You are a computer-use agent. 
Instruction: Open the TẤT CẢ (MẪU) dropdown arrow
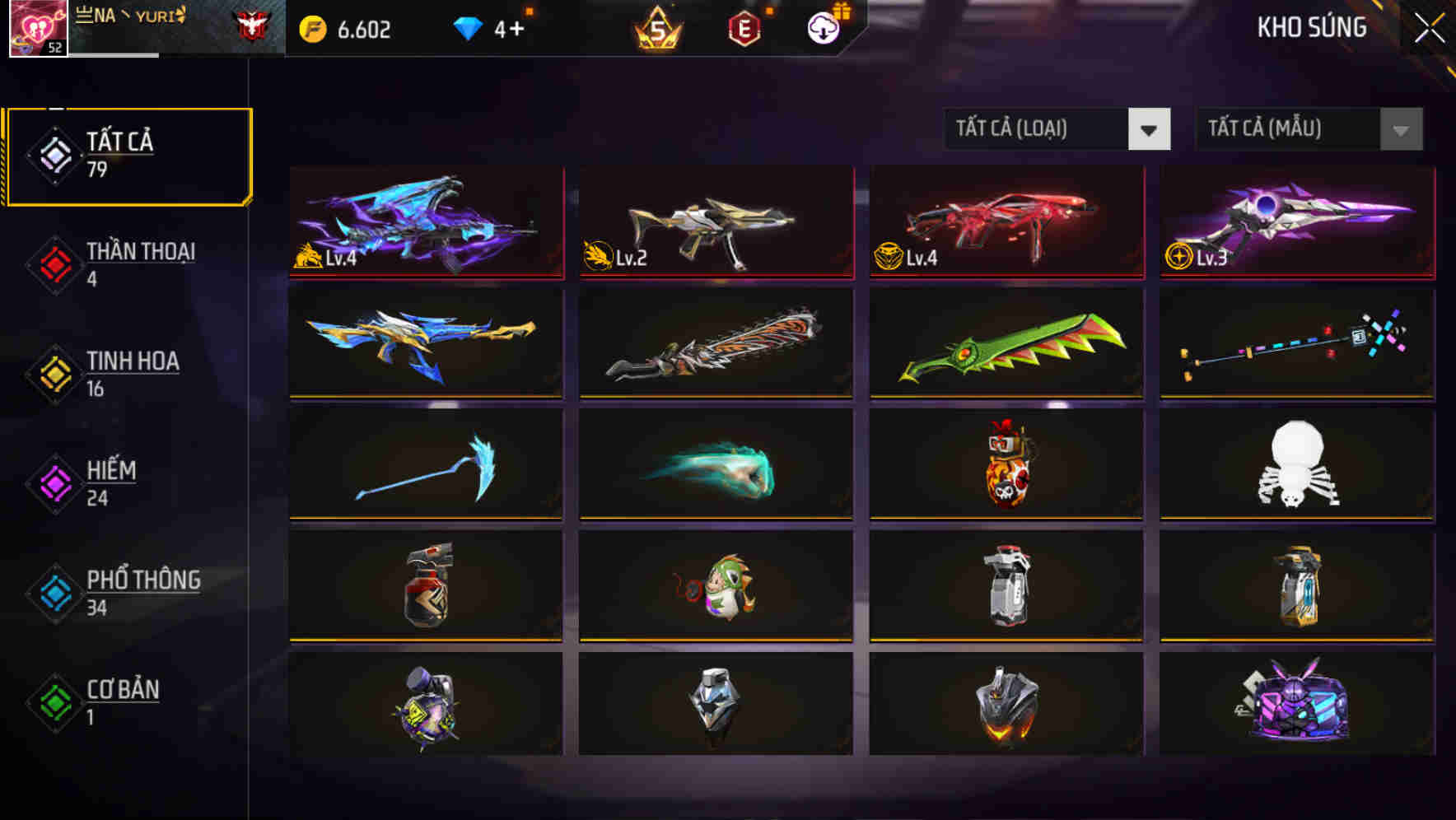pyautogui.click(x=1399, y=130)
